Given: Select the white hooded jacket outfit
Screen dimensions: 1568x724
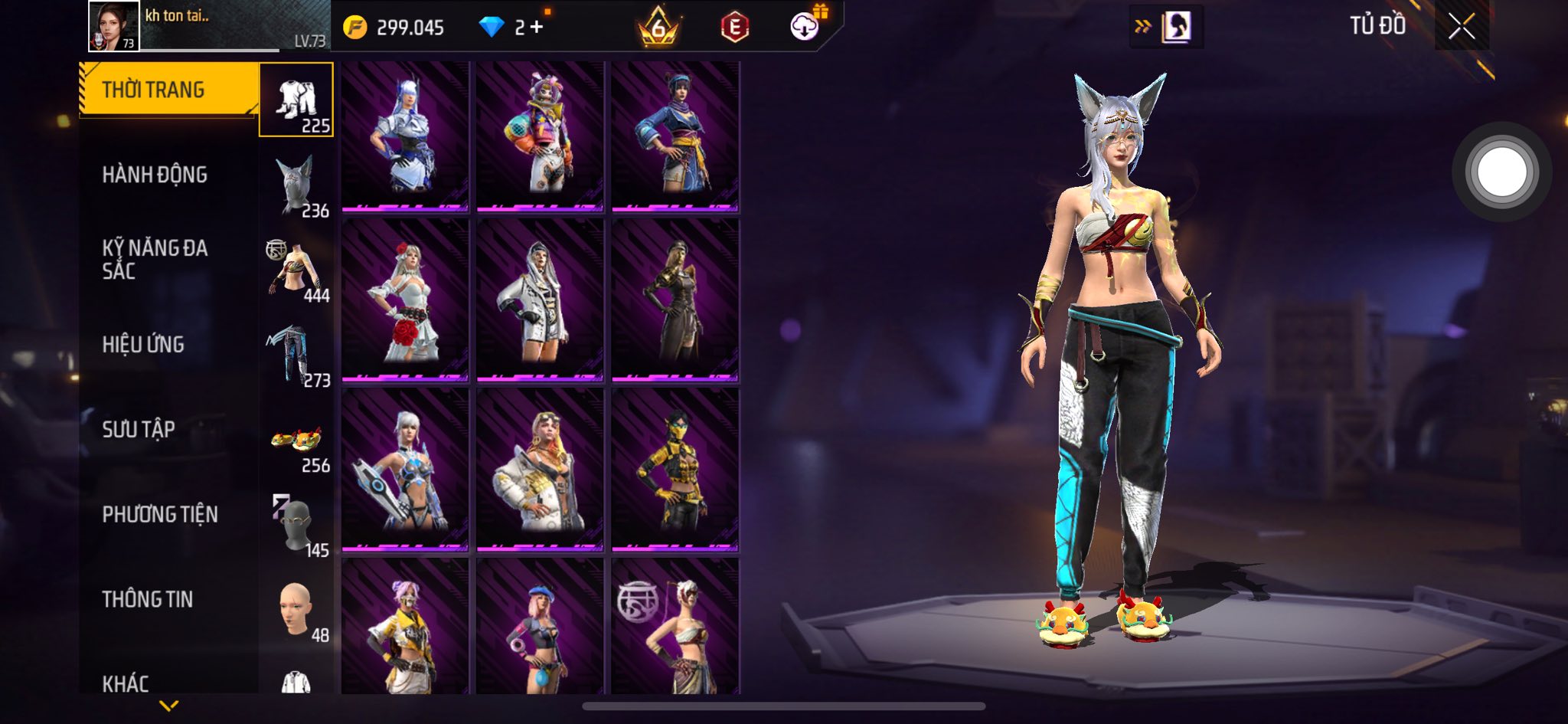Looking at the screenshot, I should [x=540, y=300].
